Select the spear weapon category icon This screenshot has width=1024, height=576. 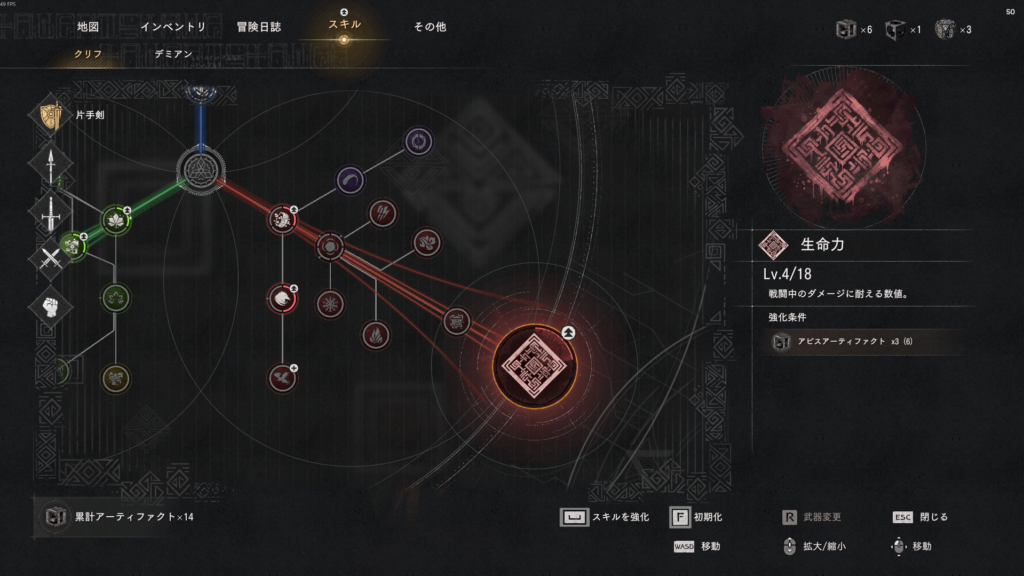[51, 165]
